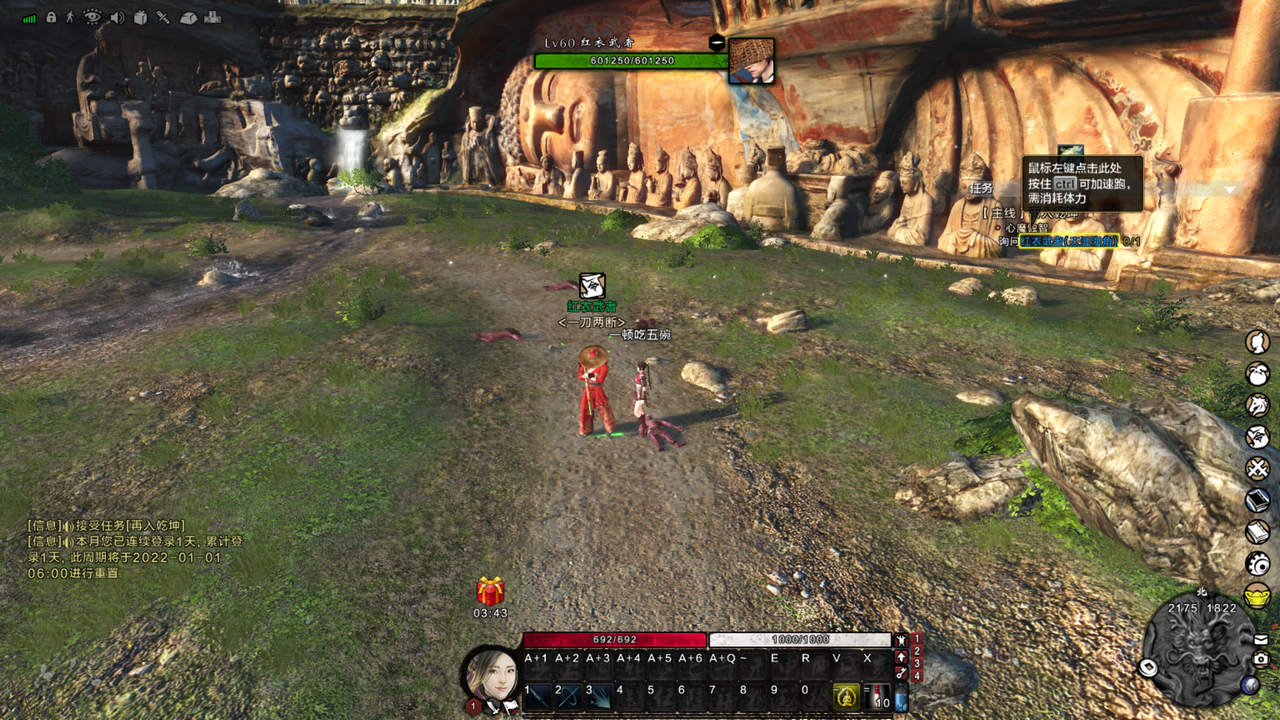Screen dimensions: 1280x720
Task: Click the red-clad warrior target portrait
Action: tap(751, 61)
